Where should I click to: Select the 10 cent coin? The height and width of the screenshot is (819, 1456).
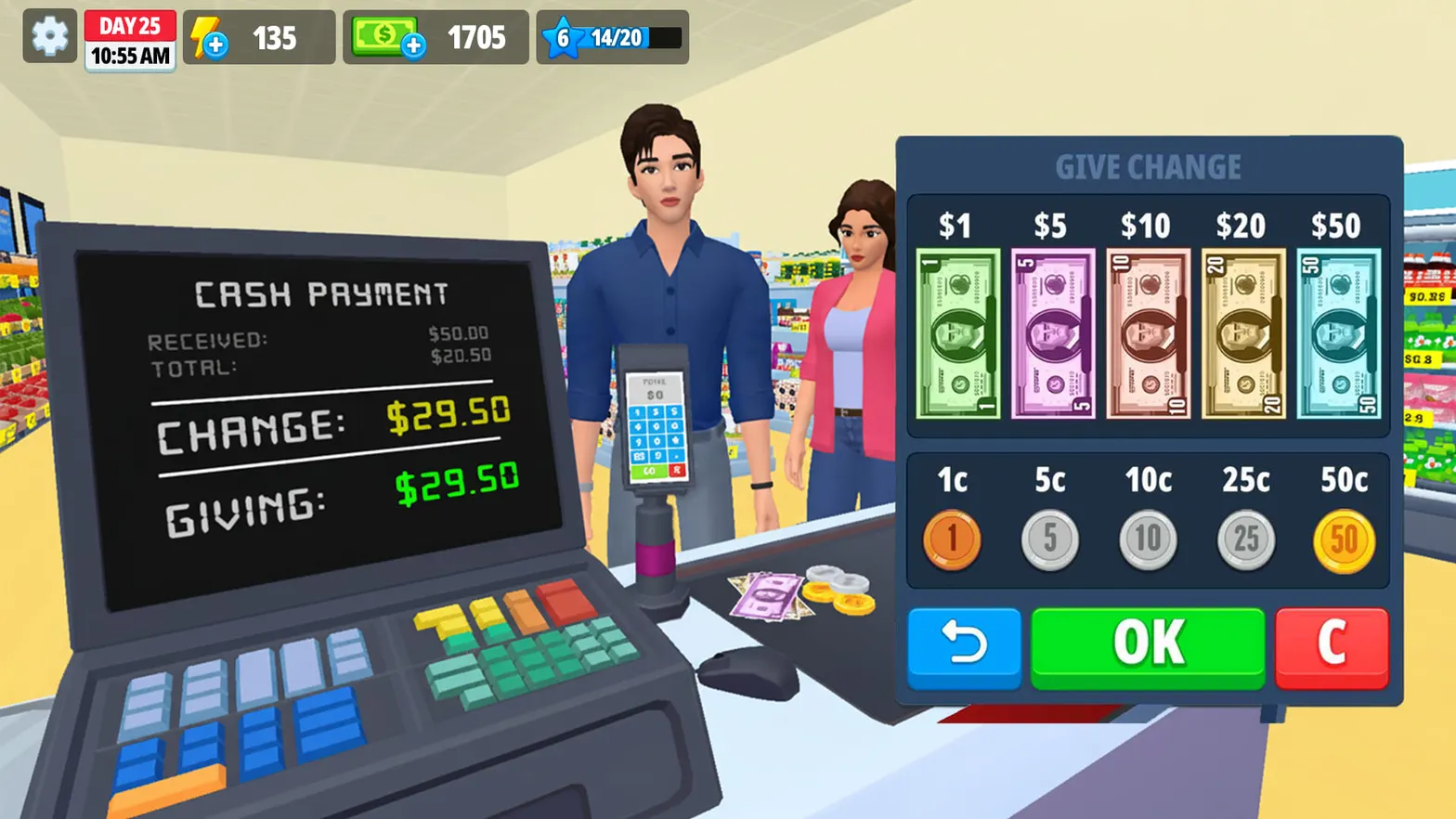1148,539
